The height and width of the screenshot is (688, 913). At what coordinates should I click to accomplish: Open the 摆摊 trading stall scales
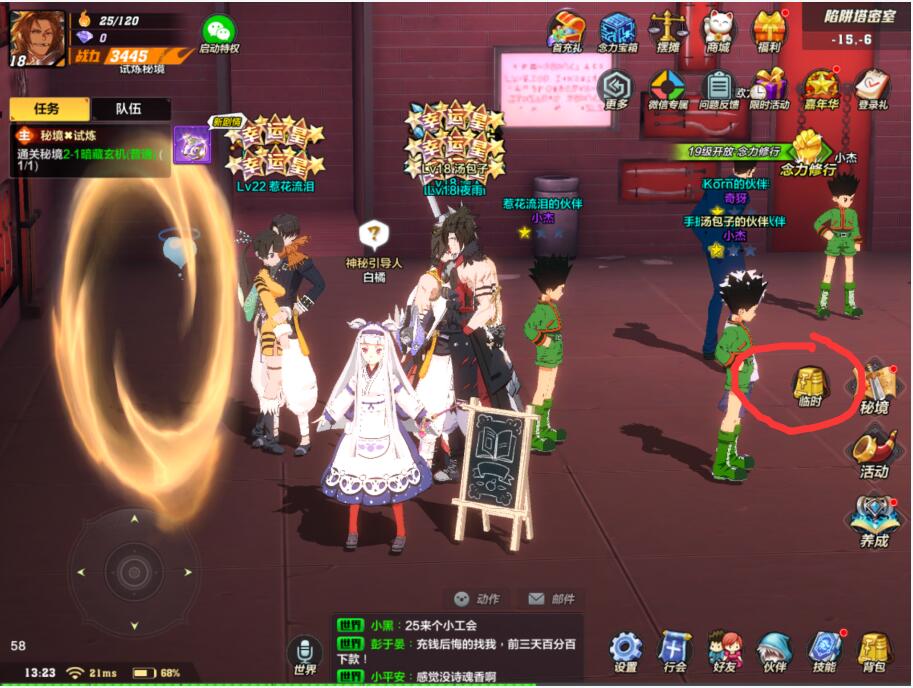click(667, 31)
